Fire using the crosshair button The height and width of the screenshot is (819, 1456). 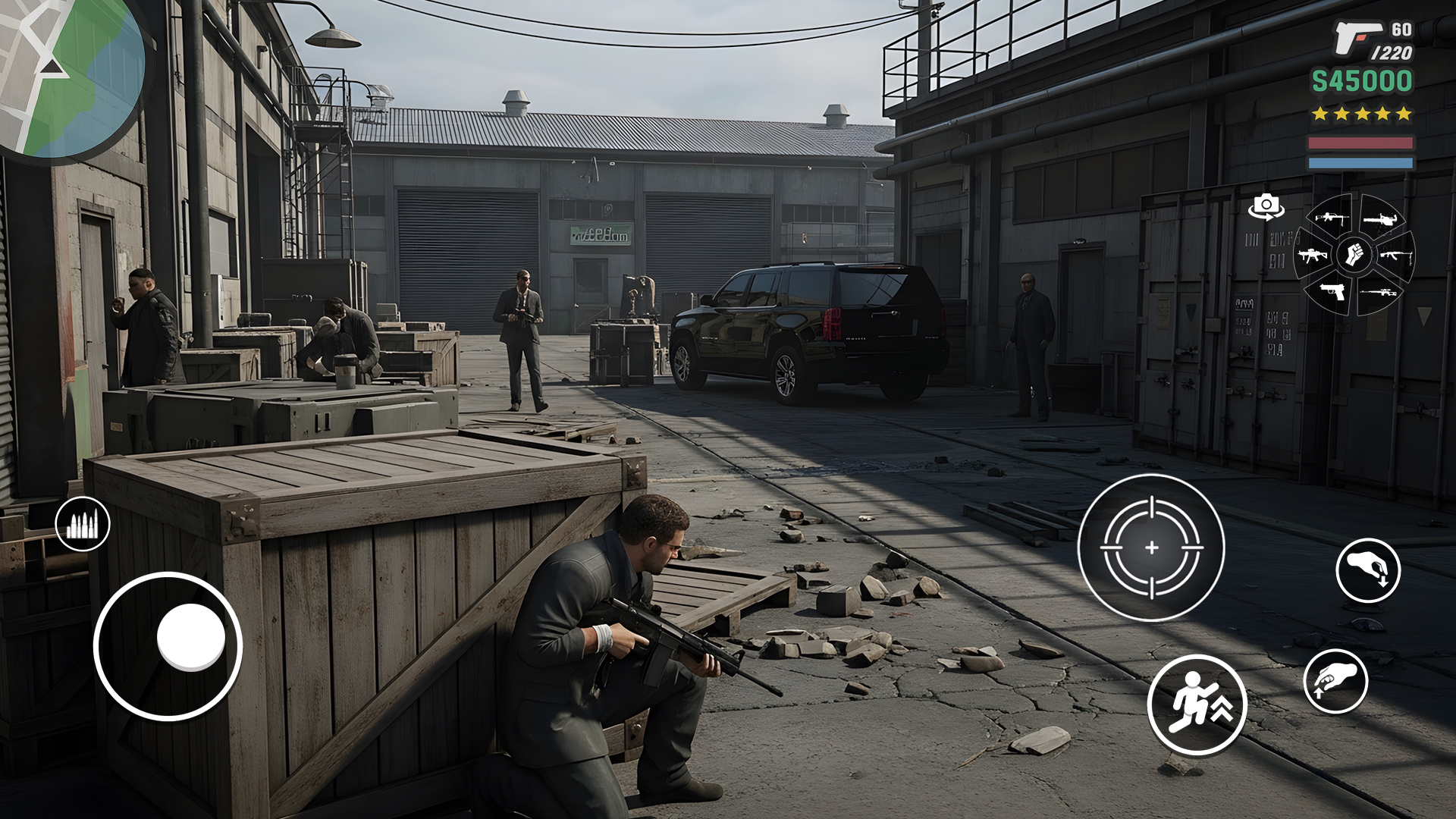[x=1151, y=548]
